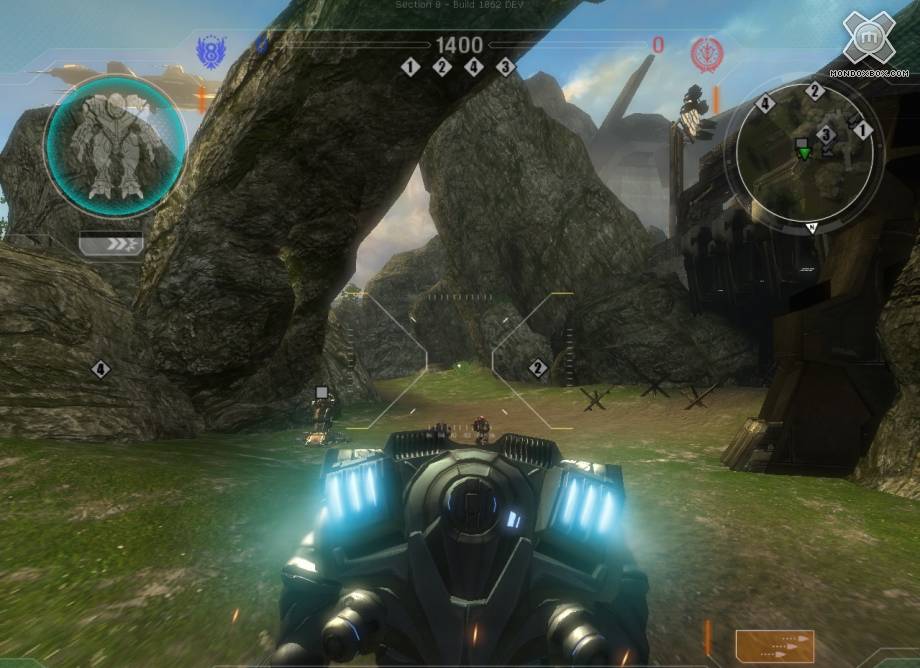Select the orange missile weapon icon
The height and width of the screenshot is (668, 920).
(x=774, y=645)
